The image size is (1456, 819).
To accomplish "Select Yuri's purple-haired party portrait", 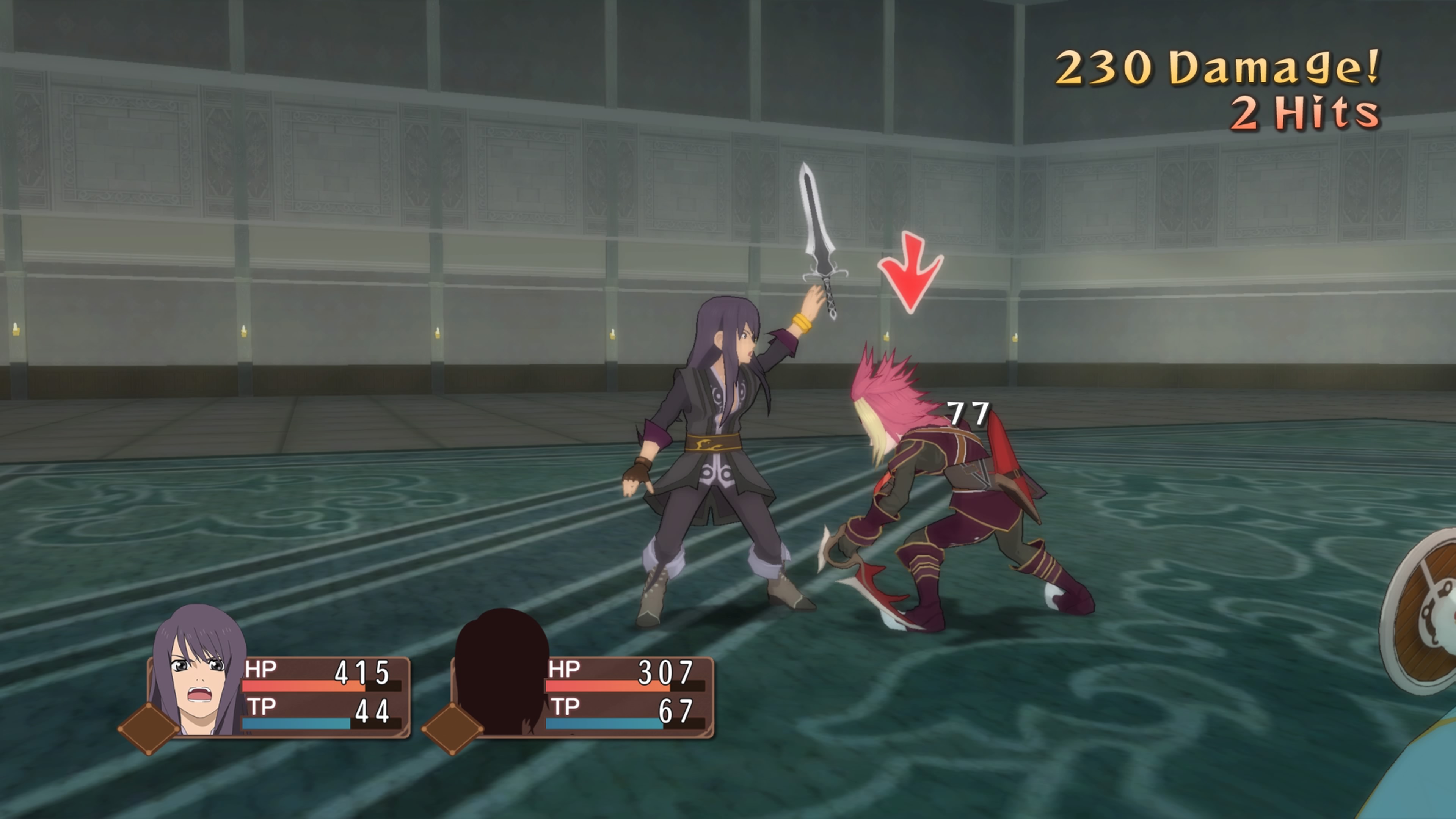I will coord(199,673).
